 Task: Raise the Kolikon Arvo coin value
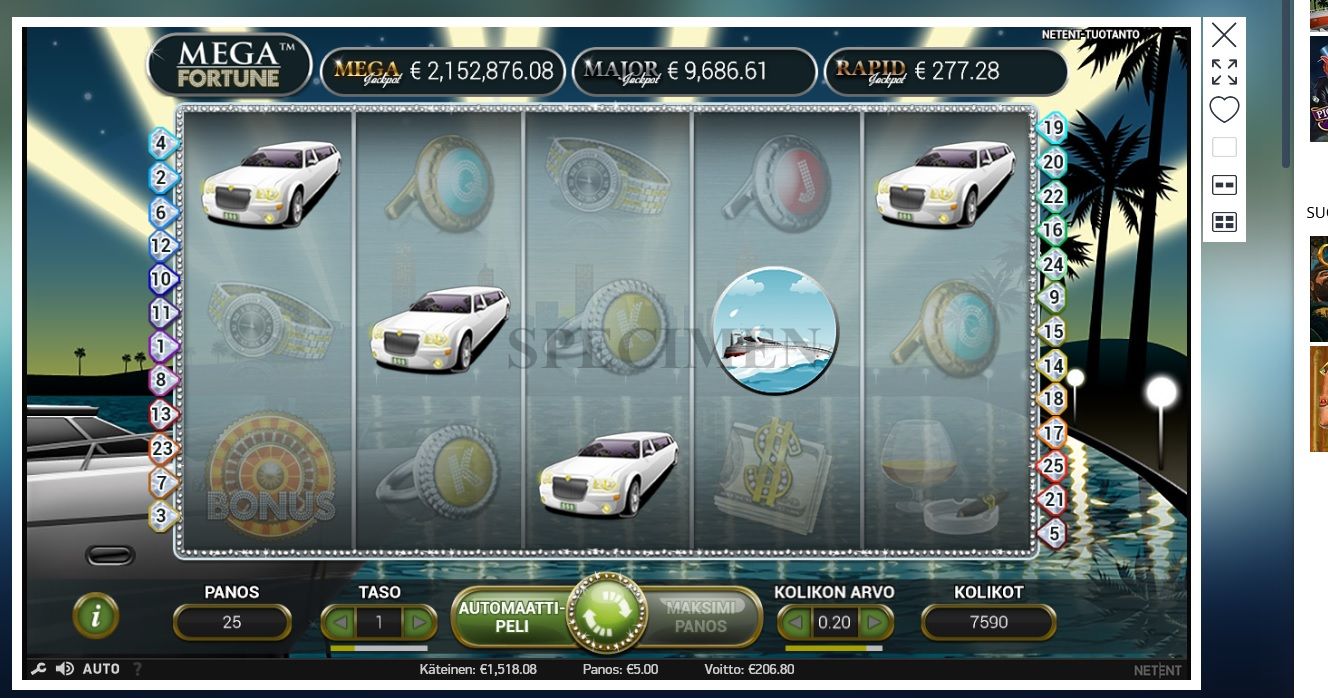[874, 623]
